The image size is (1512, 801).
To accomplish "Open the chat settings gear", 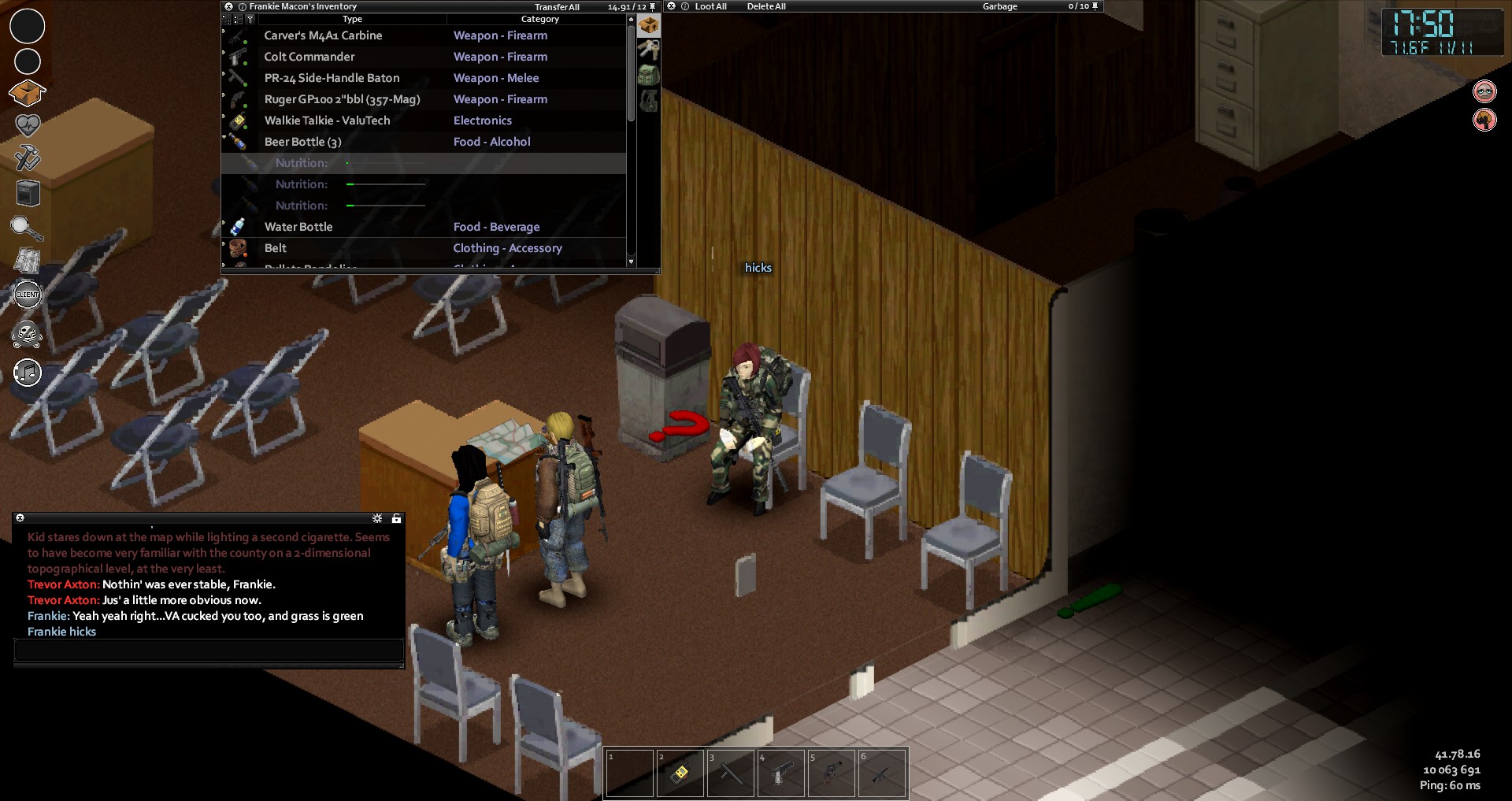I will (x=377, y=518).
